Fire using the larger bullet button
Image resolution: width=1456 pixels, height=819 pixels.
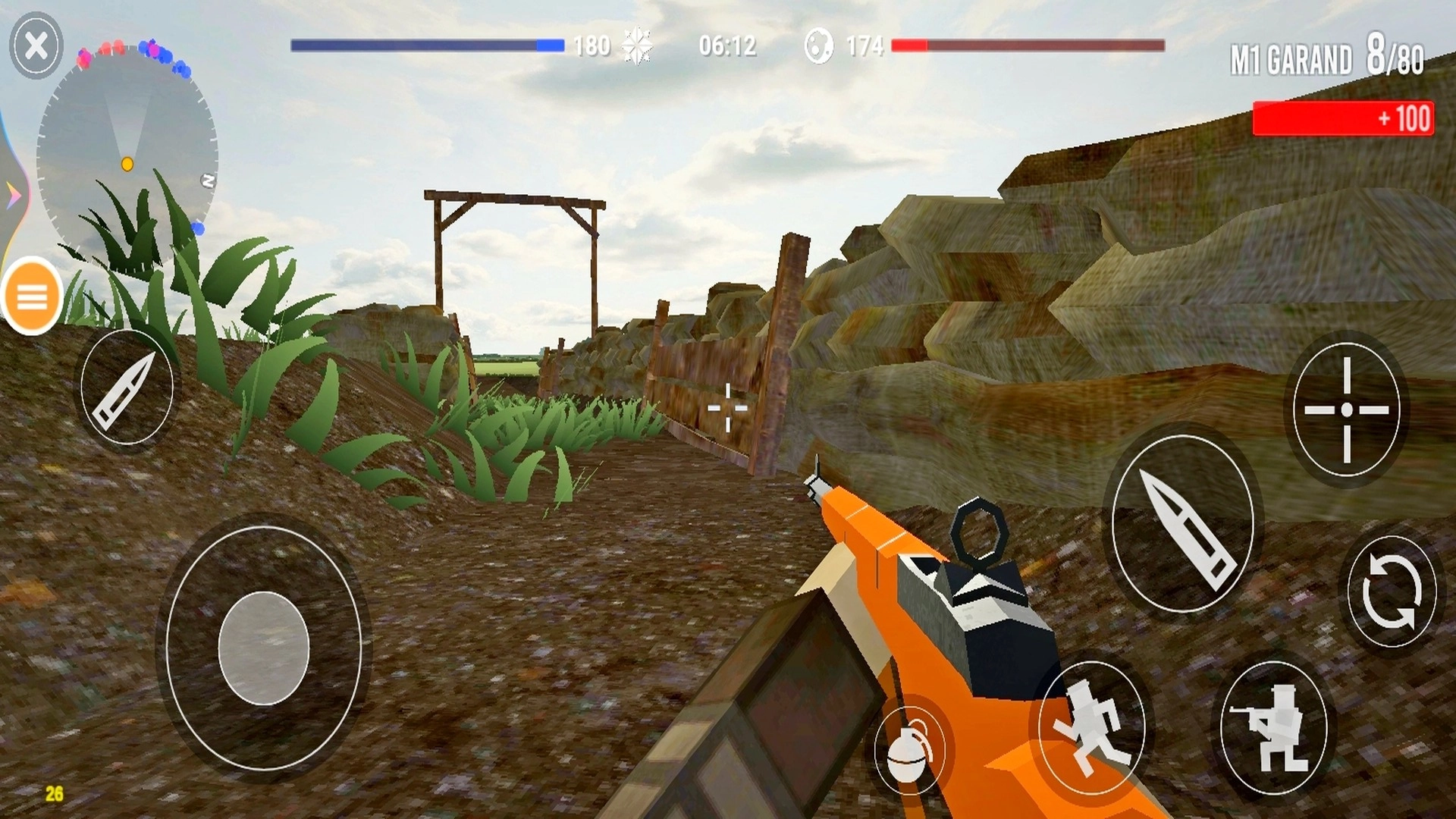pos(1181,524)
